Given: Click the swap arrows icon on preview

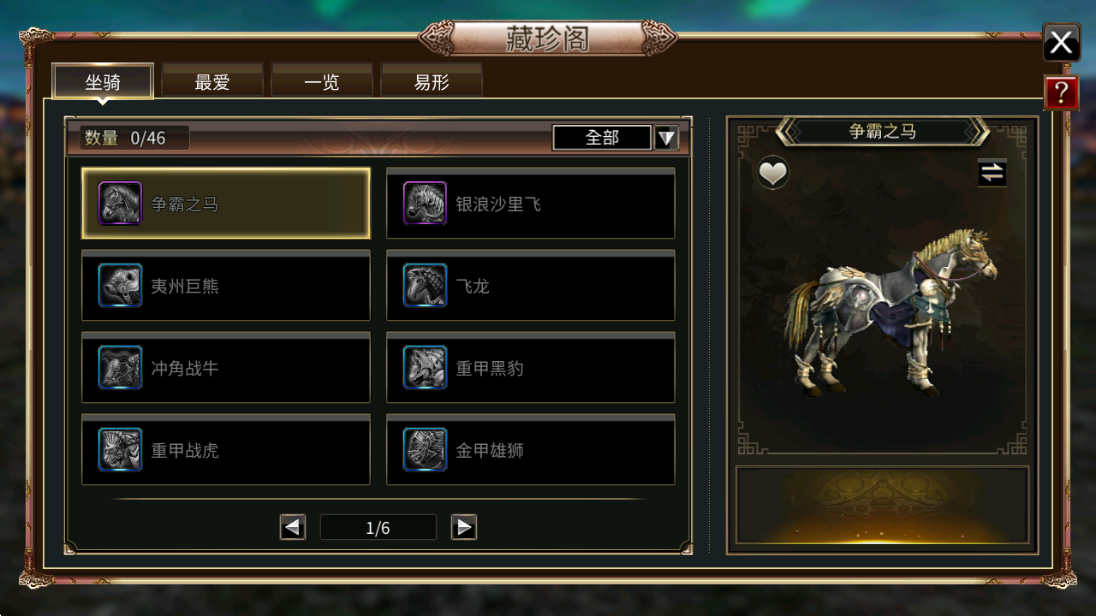Looking at the screenshot, I should (991, 173).
